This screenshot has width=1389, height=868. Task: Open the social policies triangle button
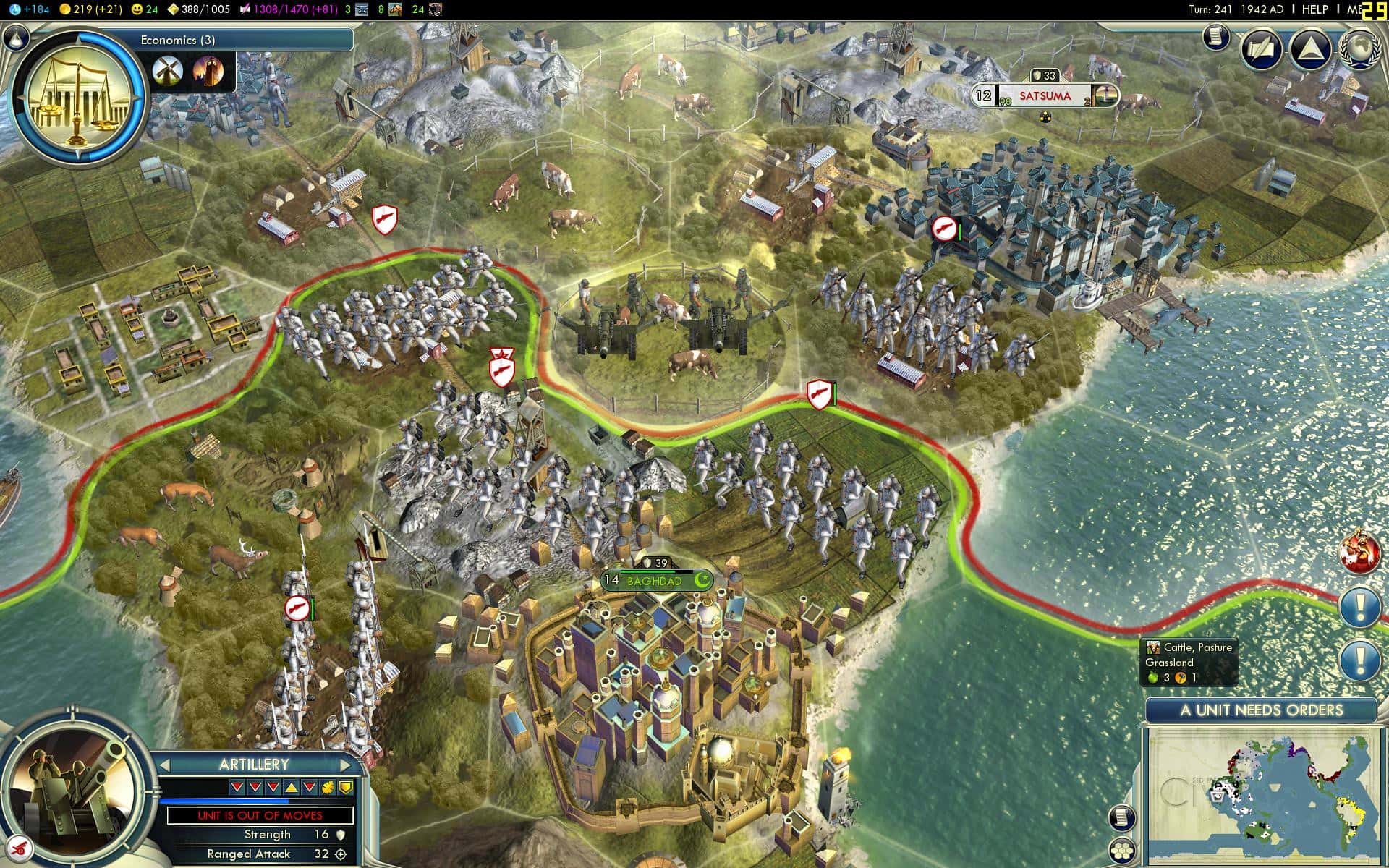coord(1311,51)
